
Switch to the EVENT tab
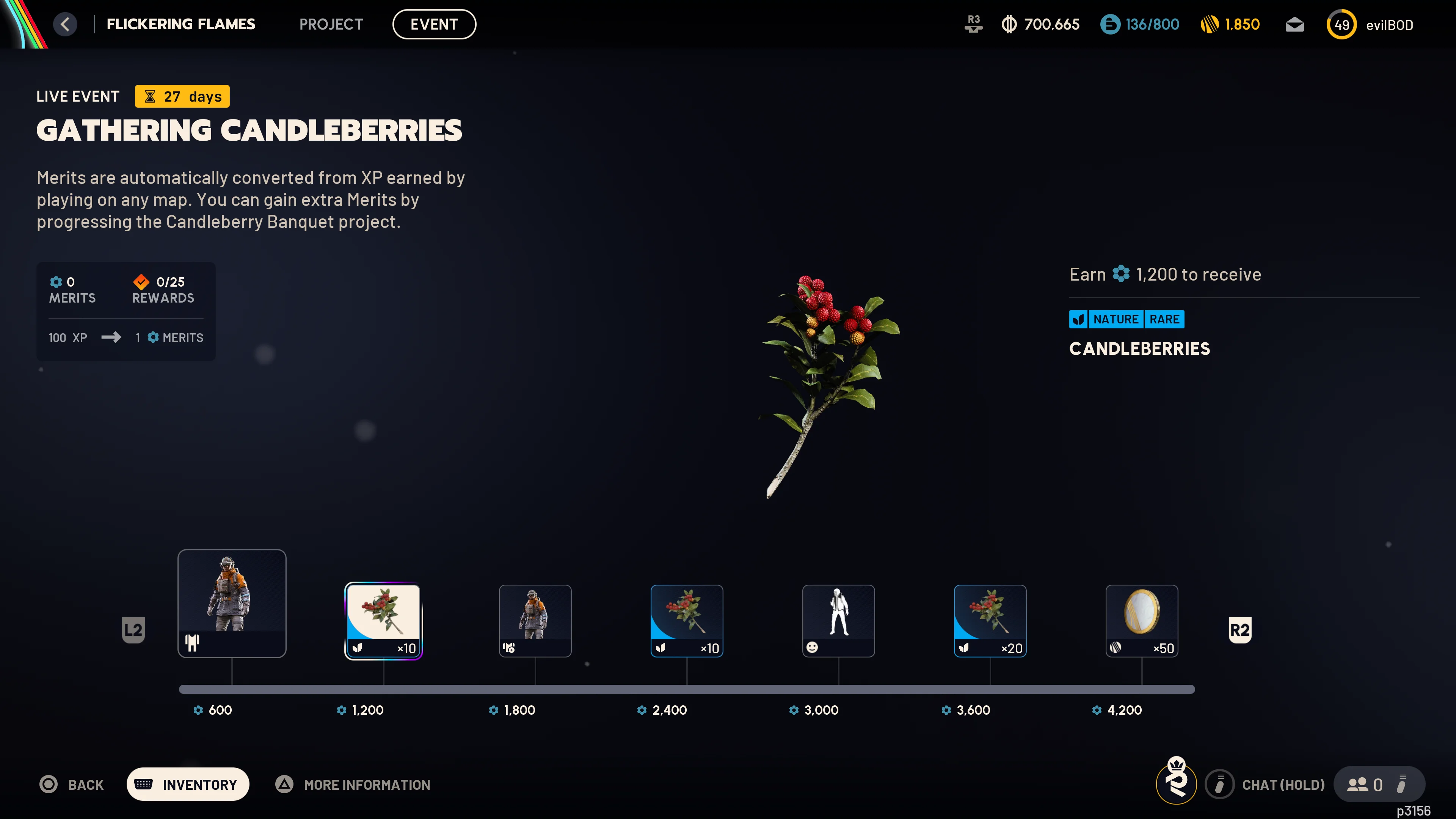(434, 24)
